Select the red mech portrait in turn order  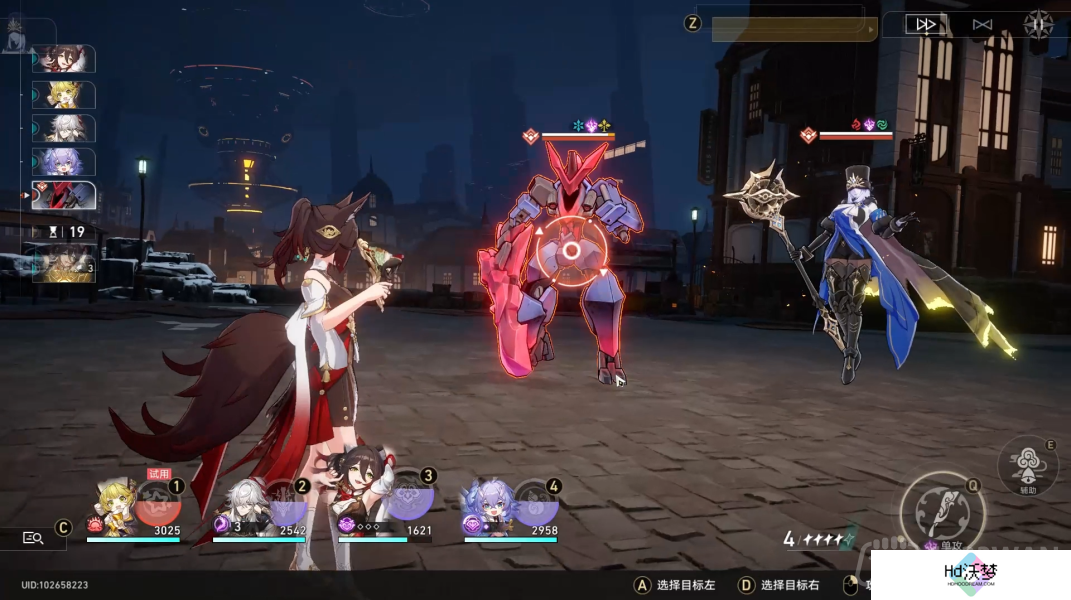point(65,194)
